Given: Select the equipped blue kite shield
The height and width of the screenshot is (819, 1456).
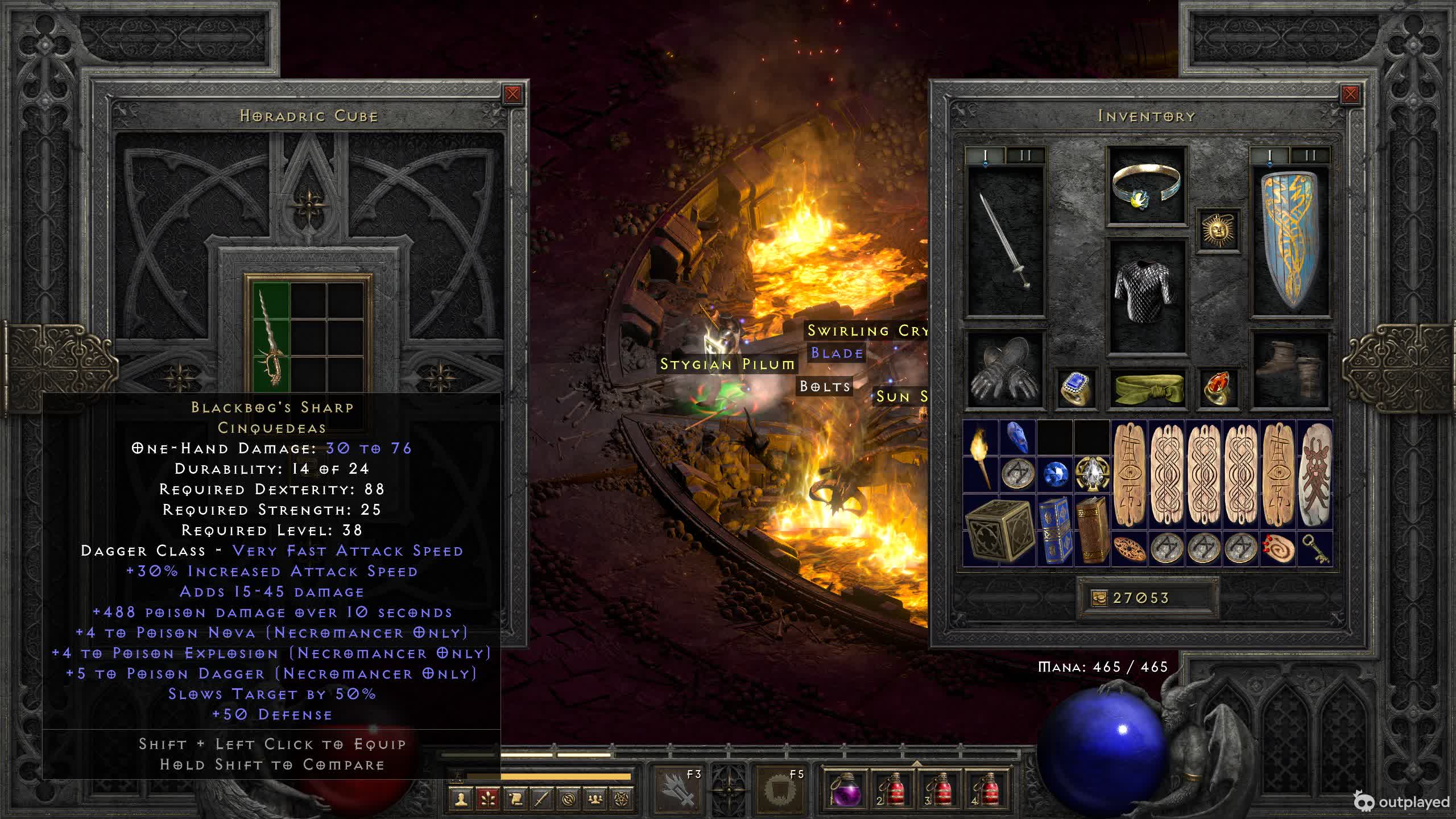Looking at the screenshot, I should [x=1290, y=240].
